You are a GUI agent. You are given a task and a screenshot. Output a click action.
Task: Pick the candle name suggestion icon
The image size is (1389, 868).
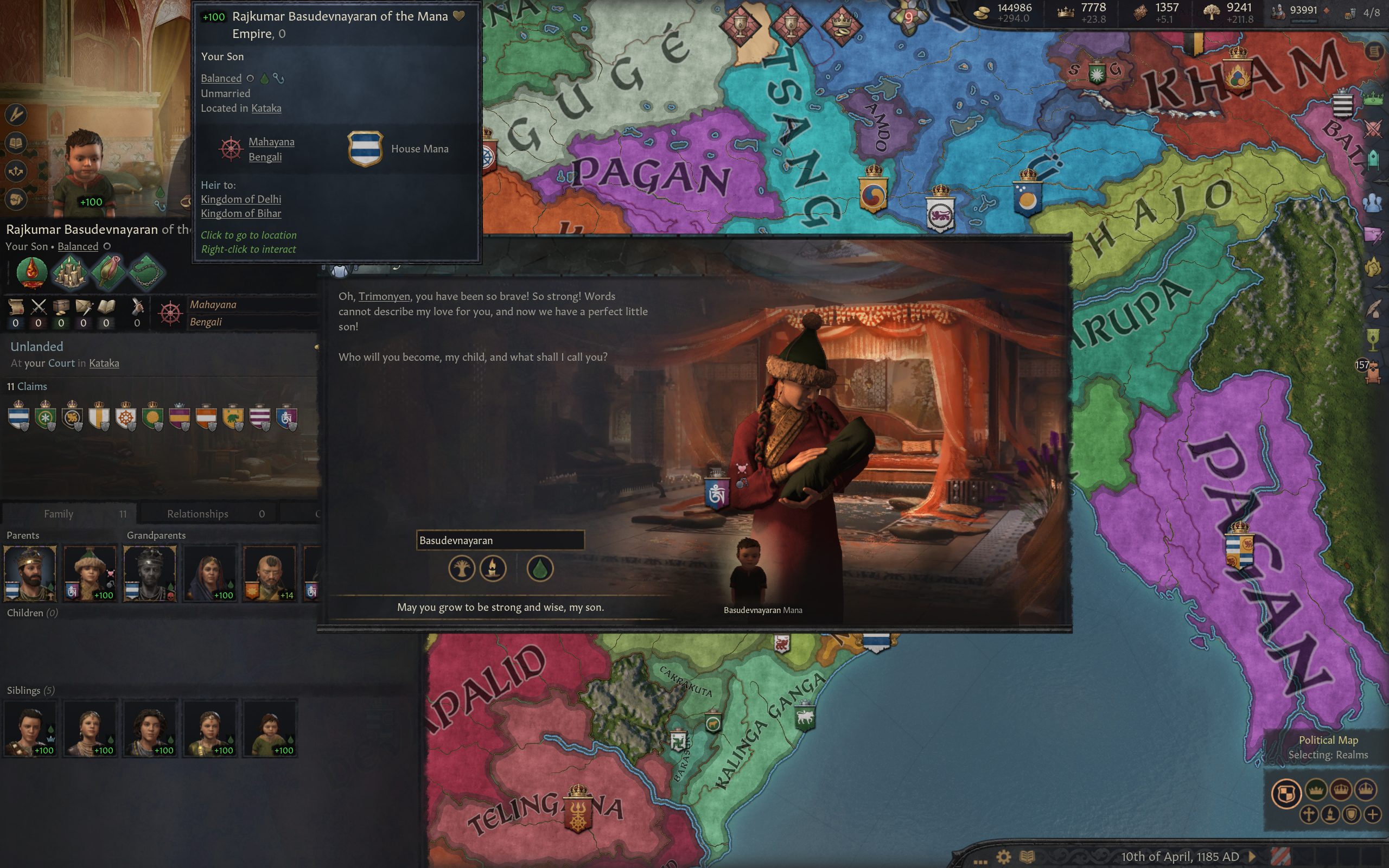493,569
